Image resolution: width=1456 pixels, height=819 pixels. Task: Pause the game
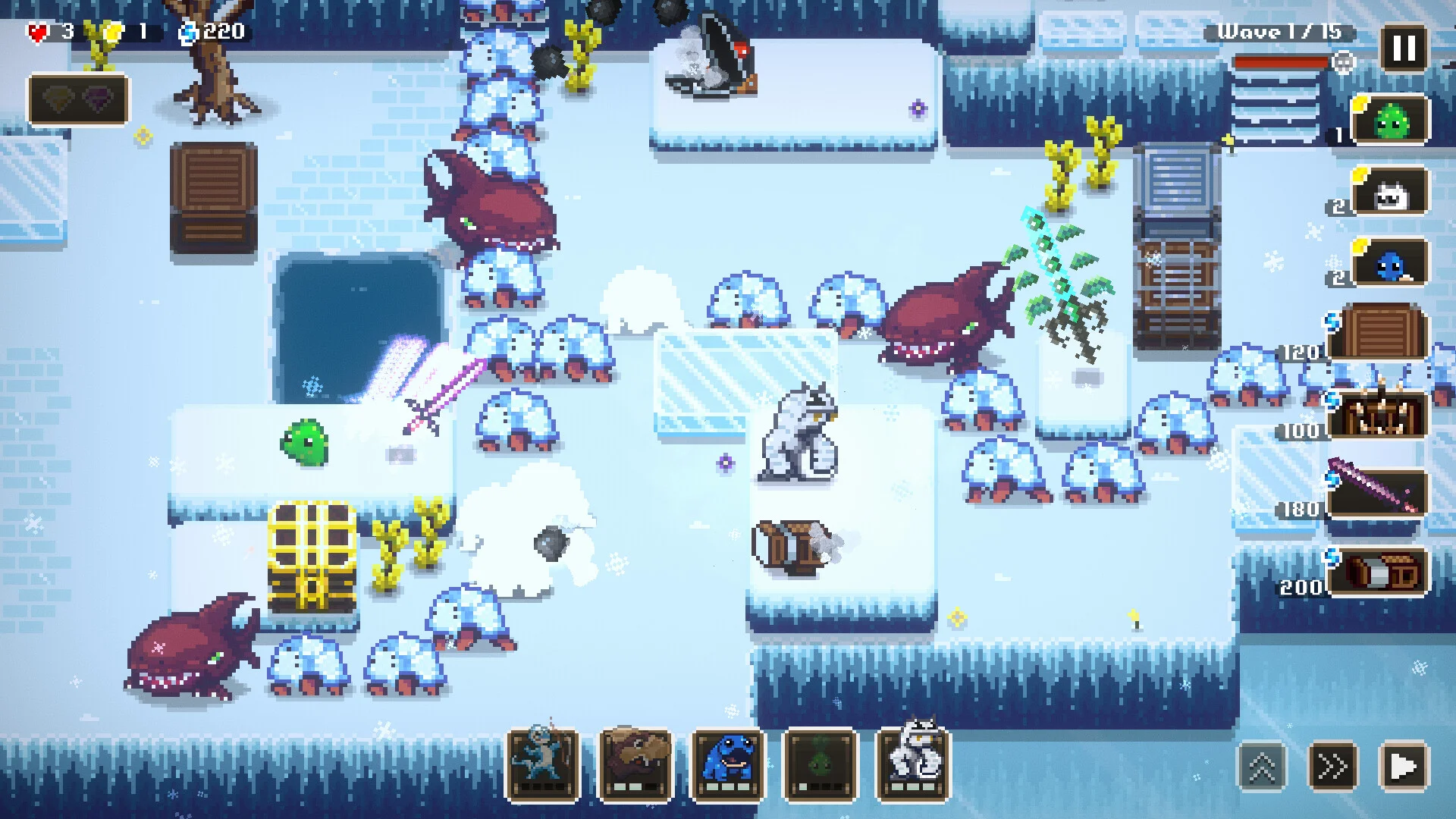(x=1404, y=49)
